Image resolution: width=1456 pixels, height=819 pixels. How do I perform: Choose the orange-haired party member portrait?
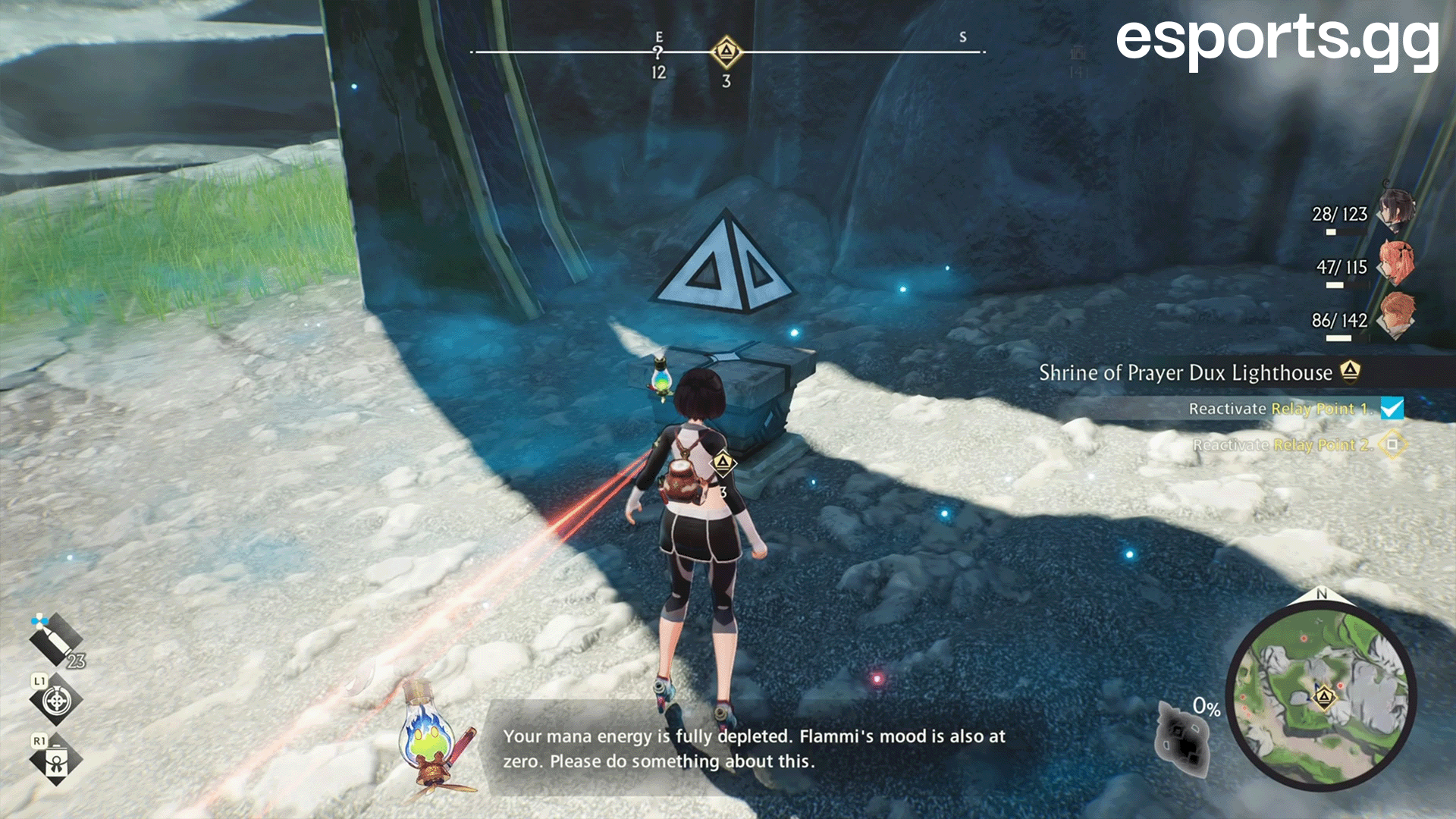[x=1395, y=316]
